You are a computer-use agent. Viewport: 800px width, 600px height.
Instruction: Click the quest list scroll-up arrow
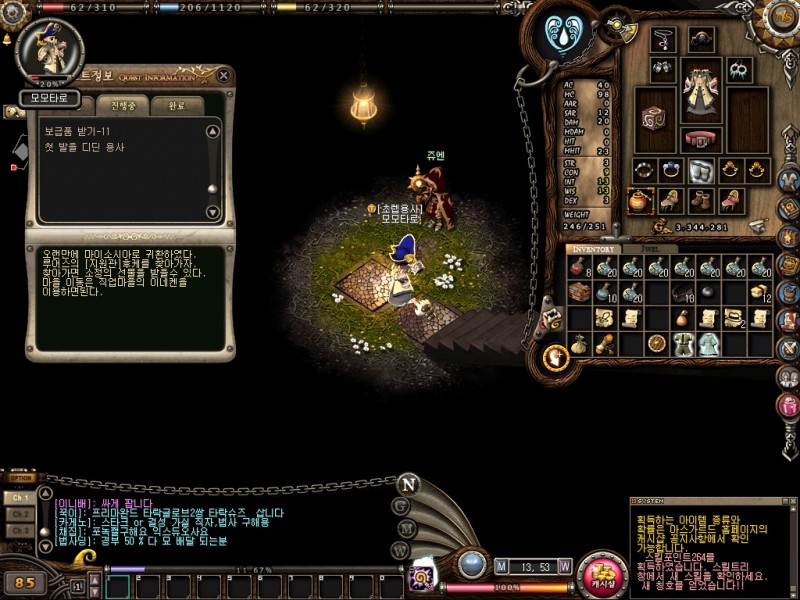click(212, 131)
